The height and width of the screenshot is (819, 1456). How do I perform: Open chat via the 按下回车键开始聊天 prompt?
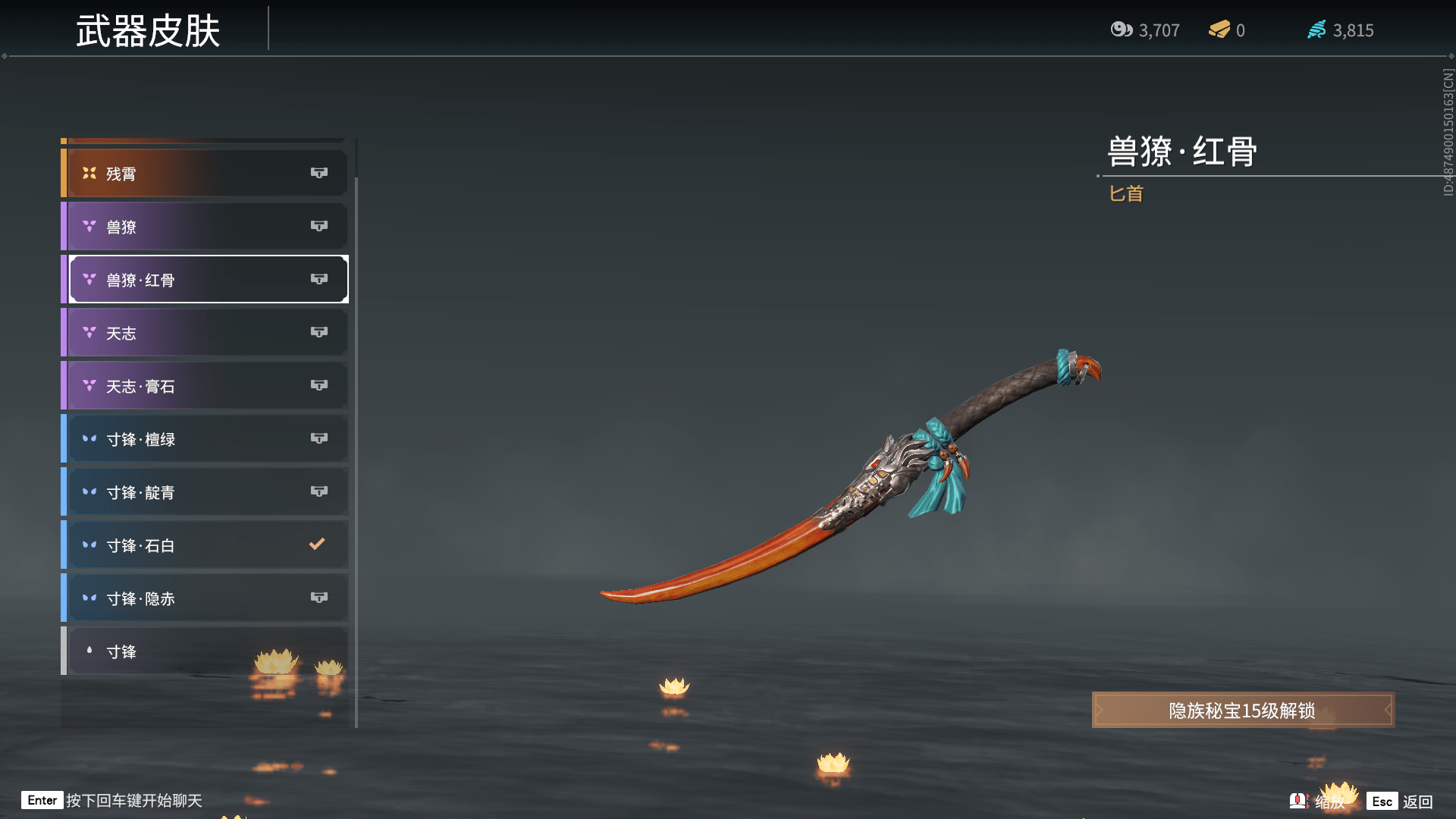click(x=114, y=801)
